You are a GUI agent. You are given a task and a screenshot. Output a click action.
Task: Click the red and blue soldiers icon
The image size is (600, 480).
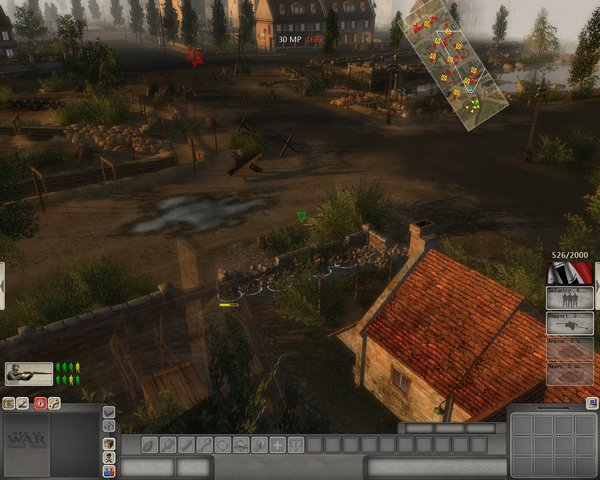[109, 470]
